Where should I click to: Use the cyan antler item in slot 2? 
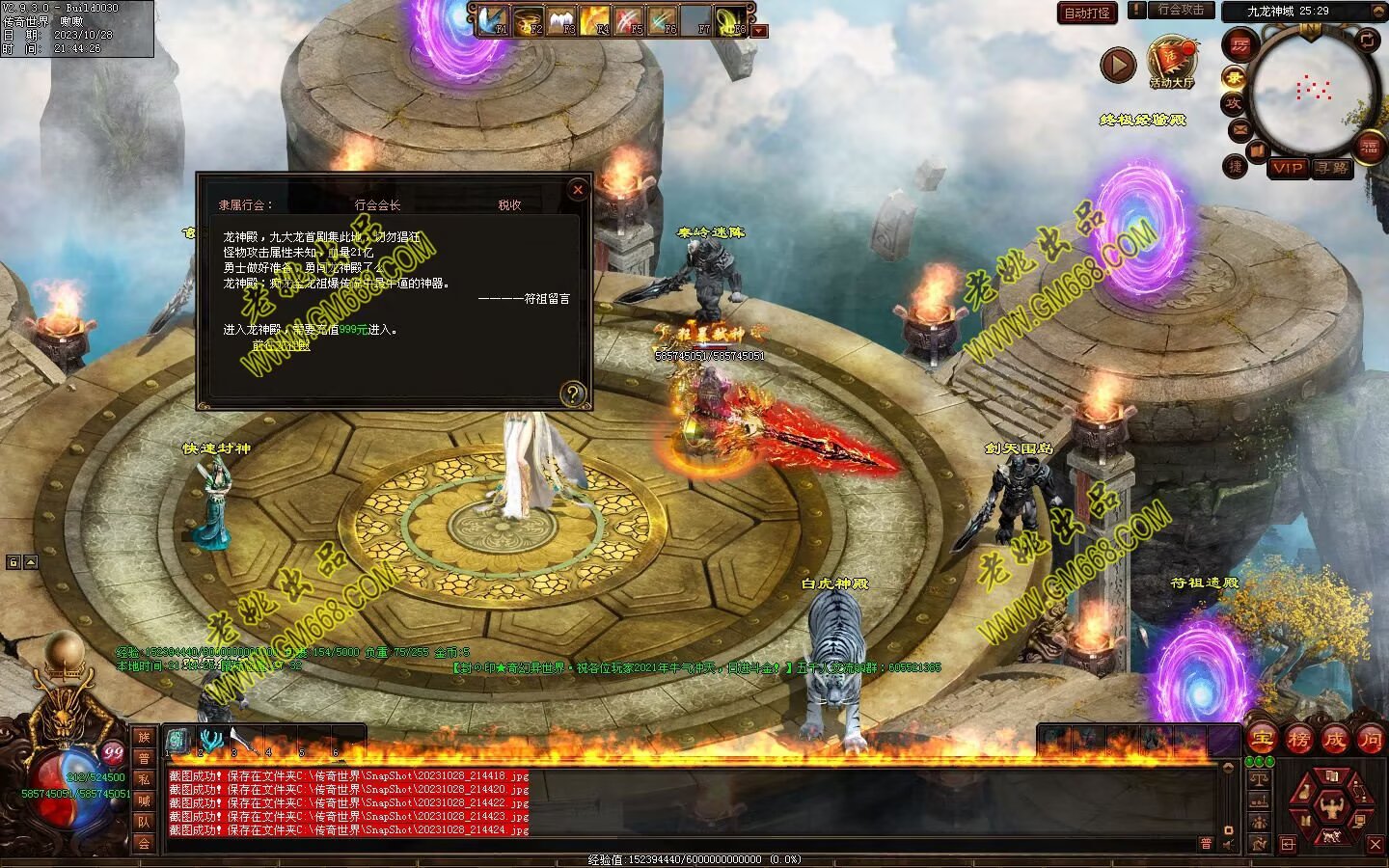209,741
